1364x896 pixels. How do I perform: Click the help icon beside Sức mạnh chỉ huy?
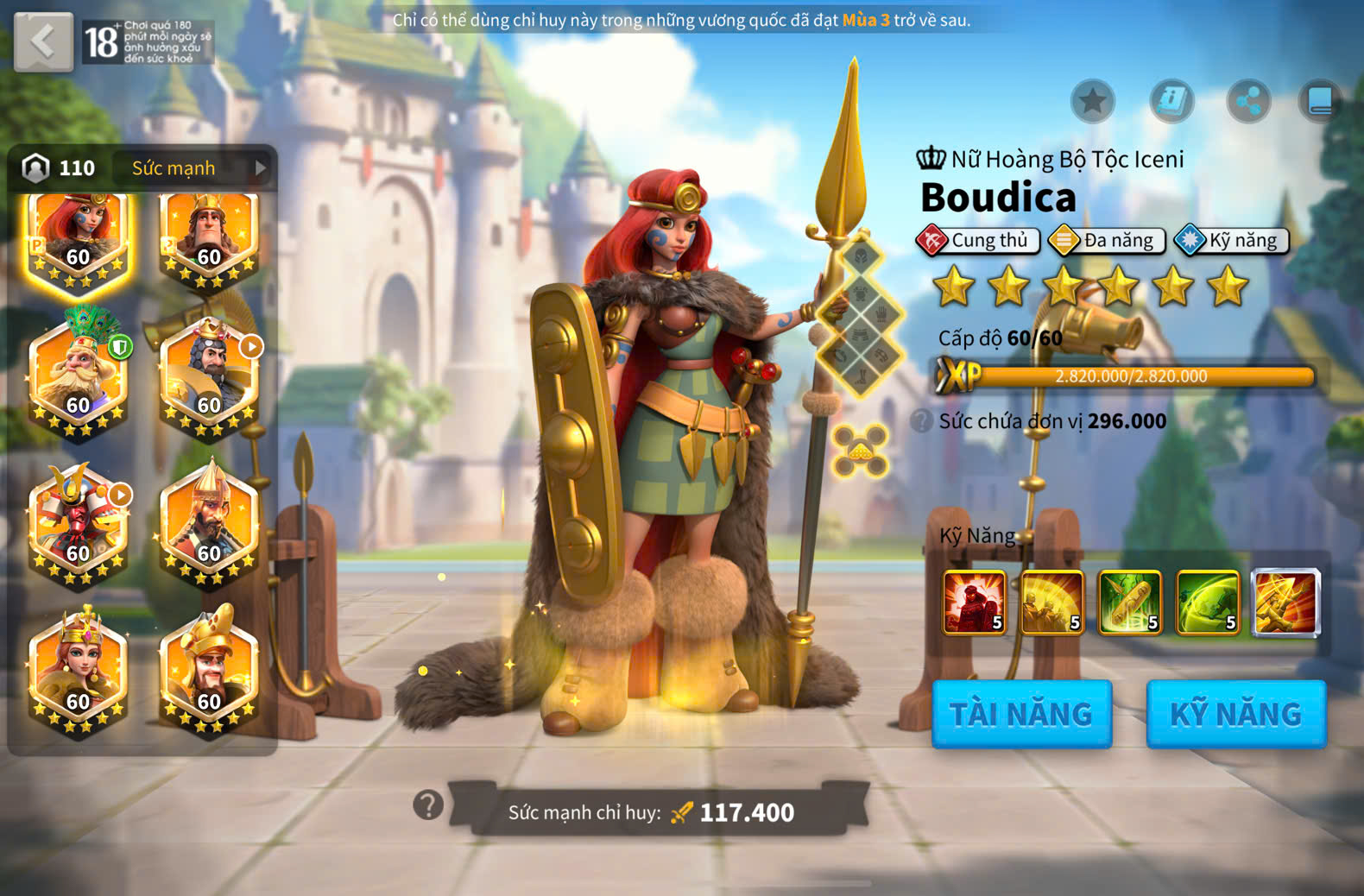point(428,805)
